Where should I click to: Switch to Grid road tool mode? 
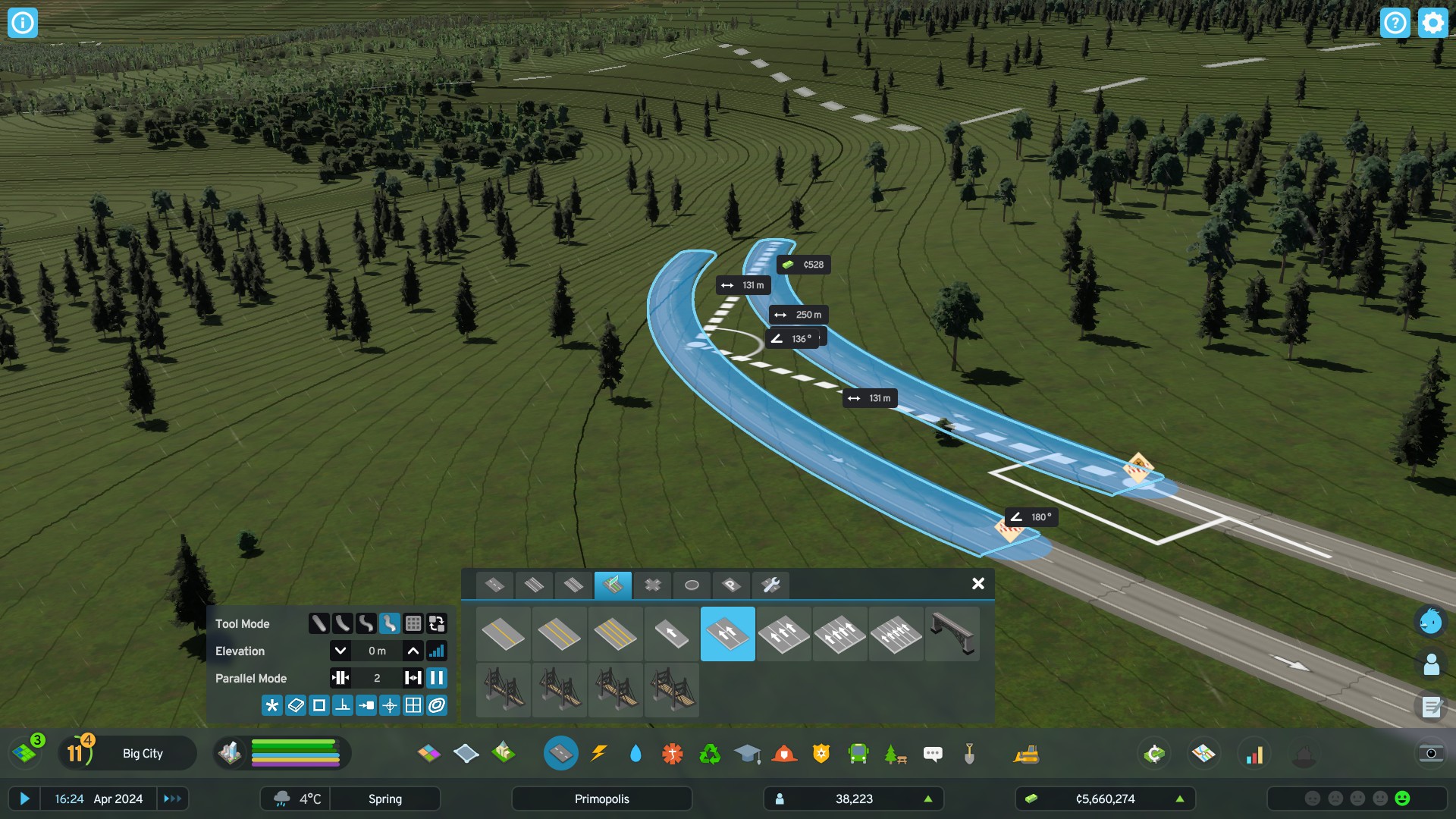pyautogui.click(x=415, y=623)
